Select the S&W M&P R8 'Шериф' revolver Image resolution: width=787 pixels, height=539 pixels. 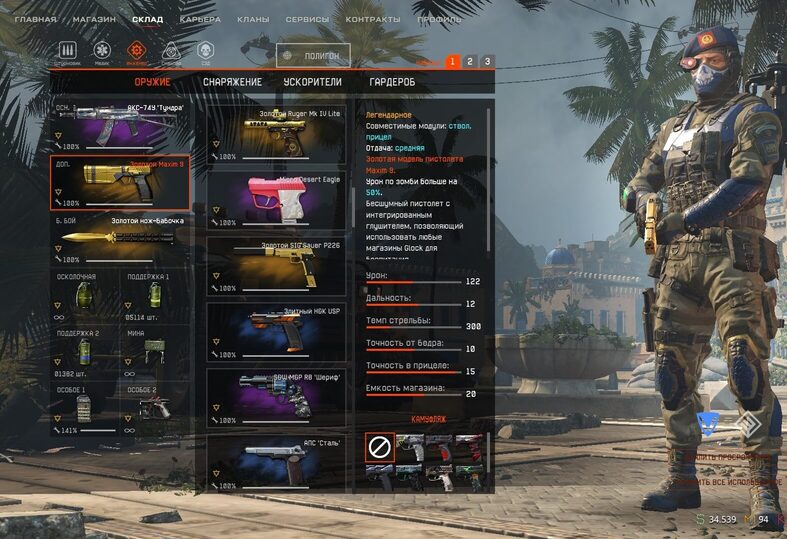(x=276, y=396)
